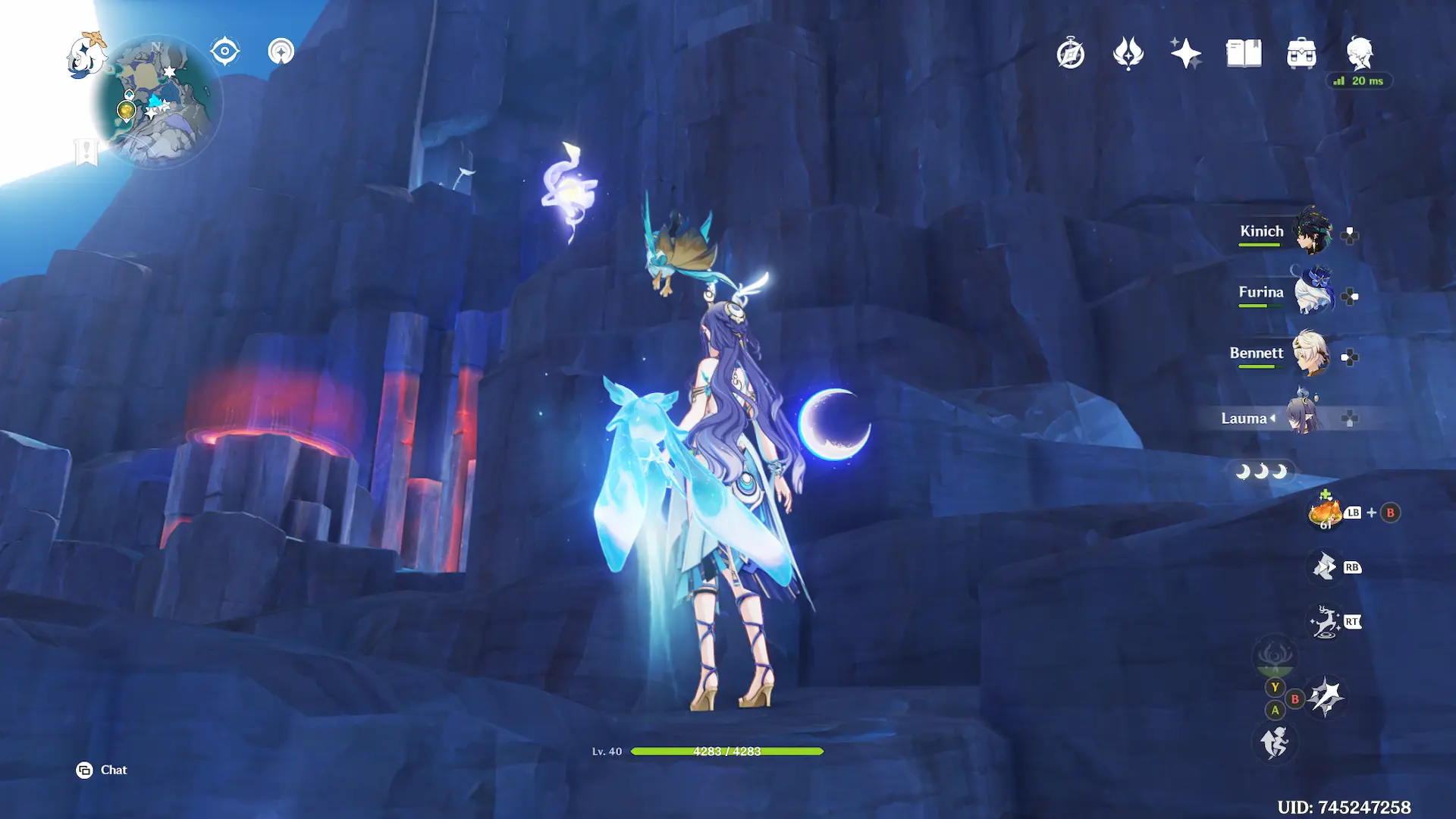
Task: Select active character Lauma
Action: point(1303,418)
